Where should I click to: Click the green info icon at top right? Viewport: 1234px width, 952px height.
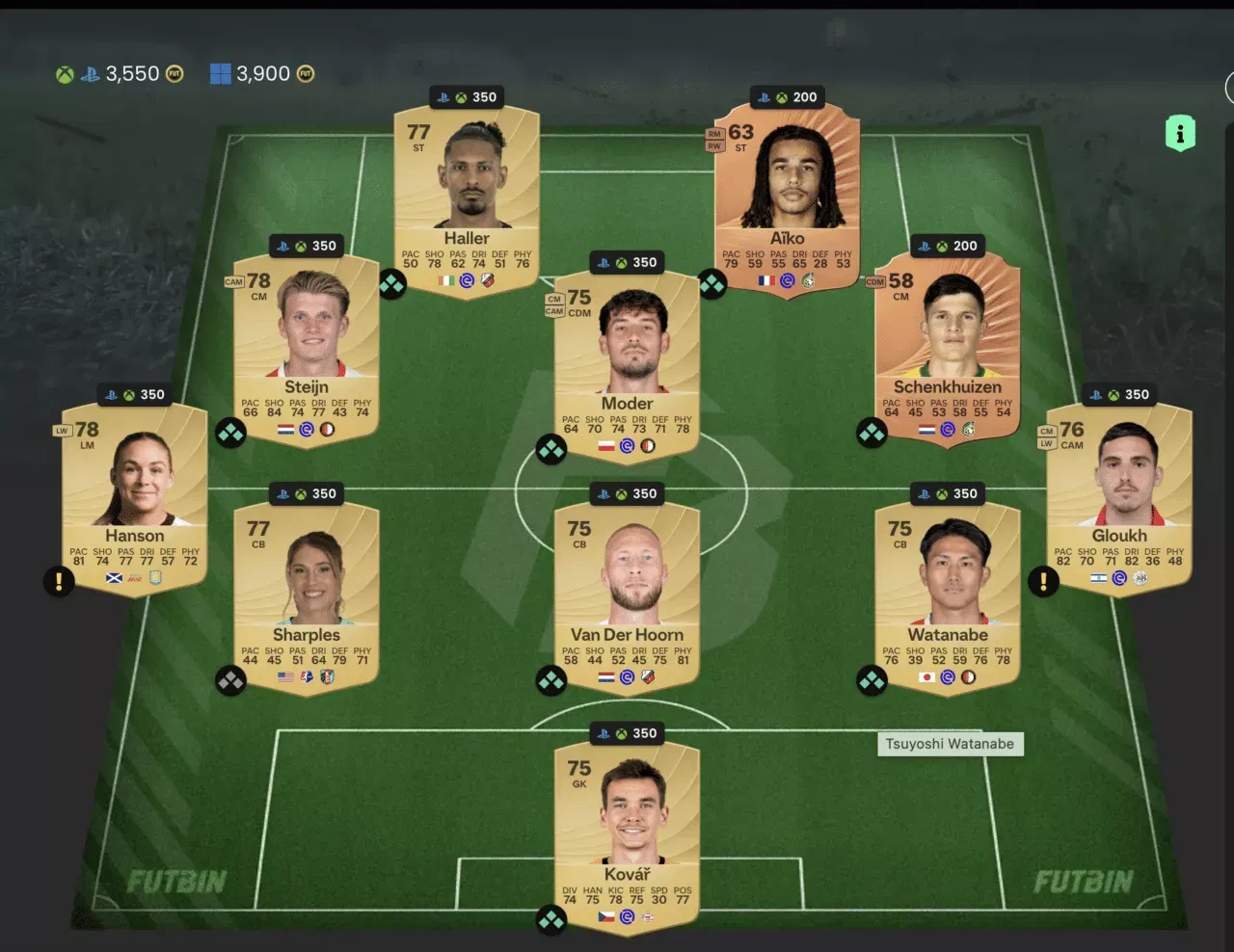[x=1181, y=132]
